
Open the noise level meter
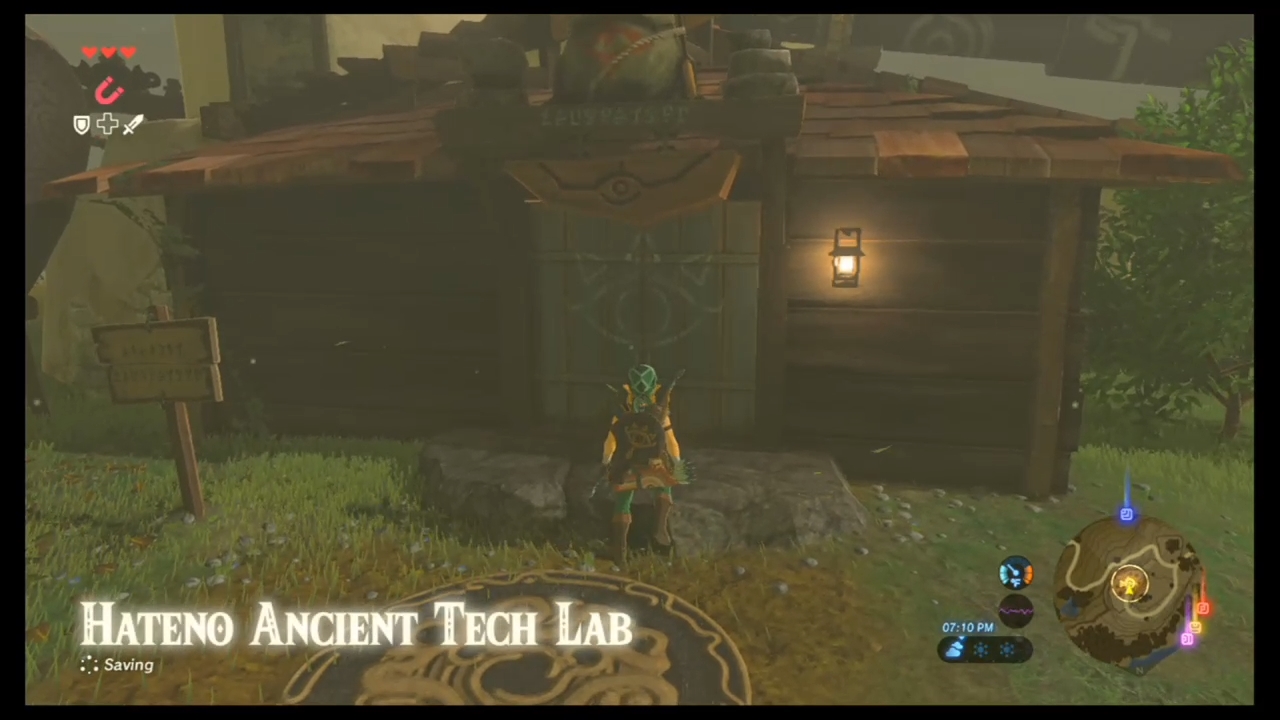click(1017, 608)
